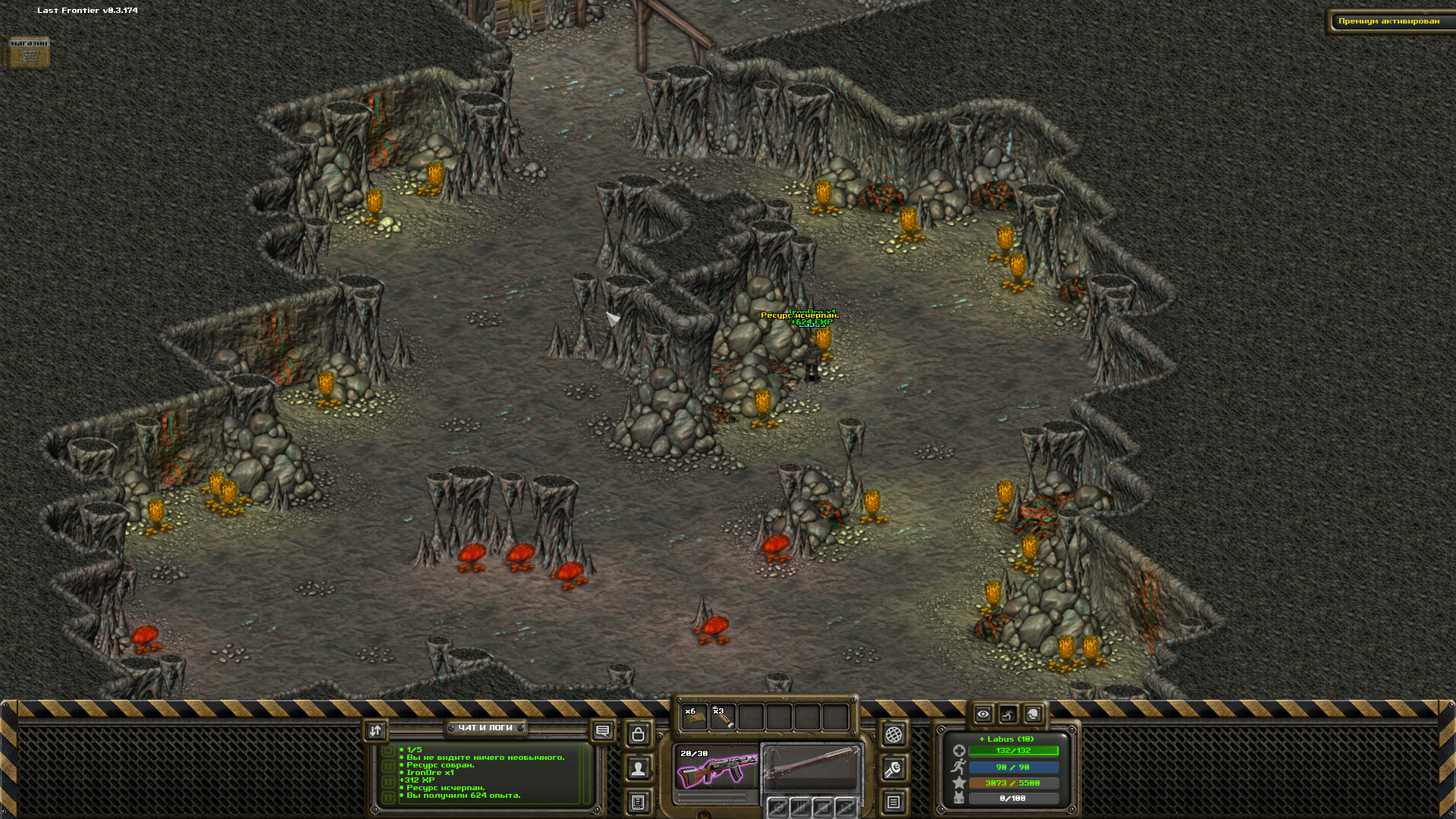Screen dimensions: 1456x819
Task: Open the Магазин shop button
Action: point(29,52)
